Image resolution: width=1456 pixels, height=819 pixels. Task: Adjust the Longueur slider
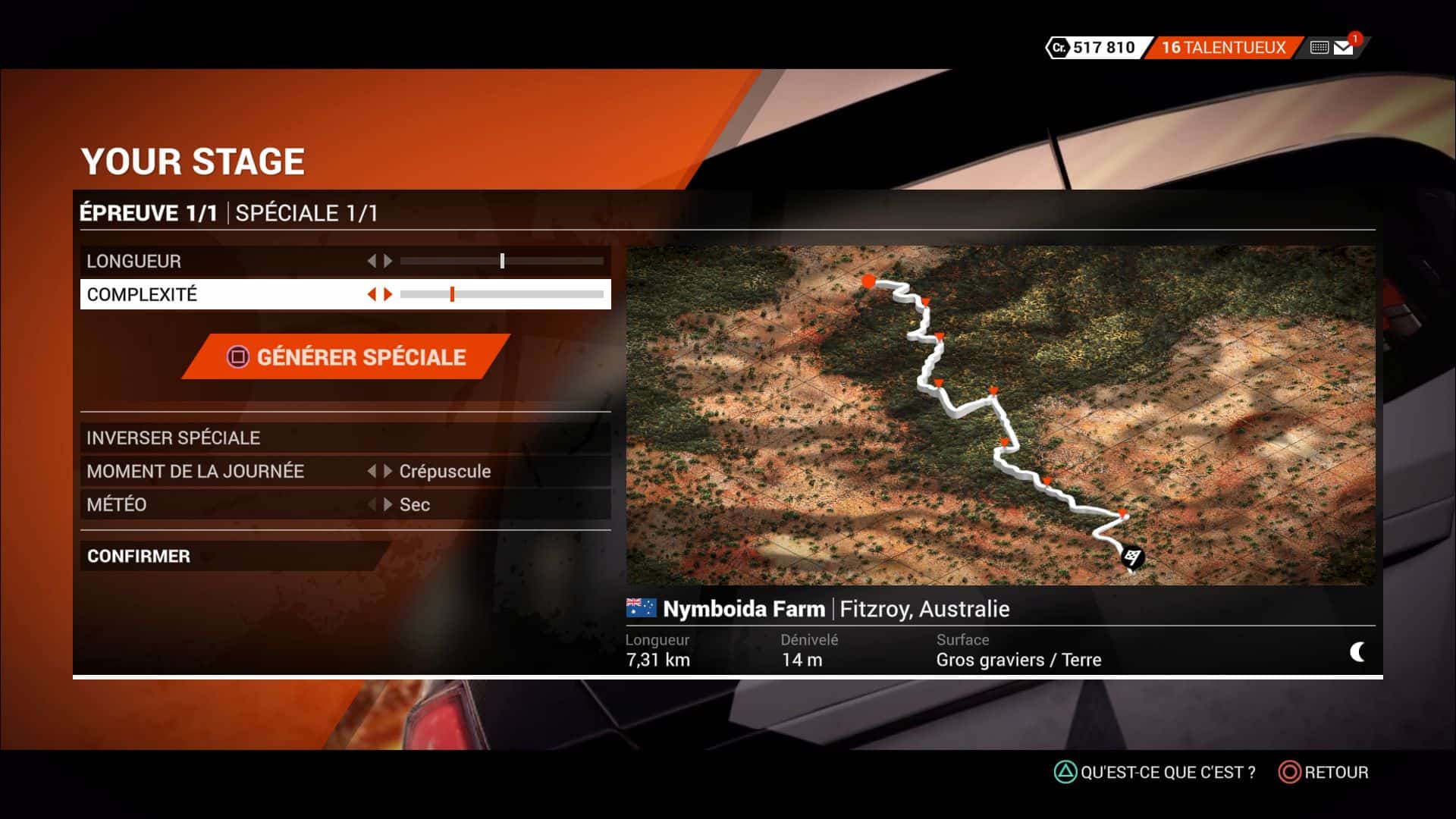point(502,261)
